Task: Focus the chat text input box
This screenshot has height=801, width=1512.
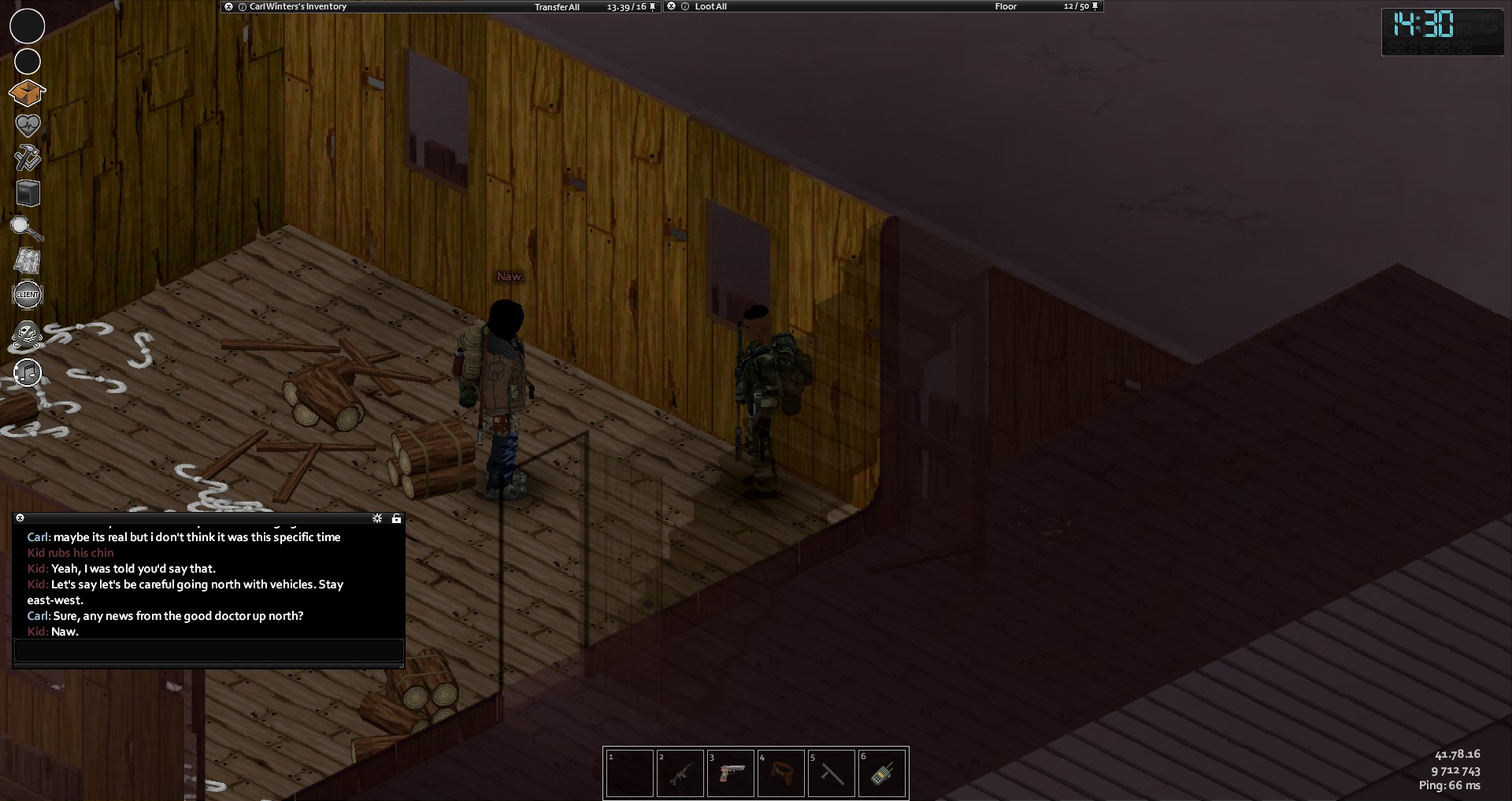Action: (209, 651)
